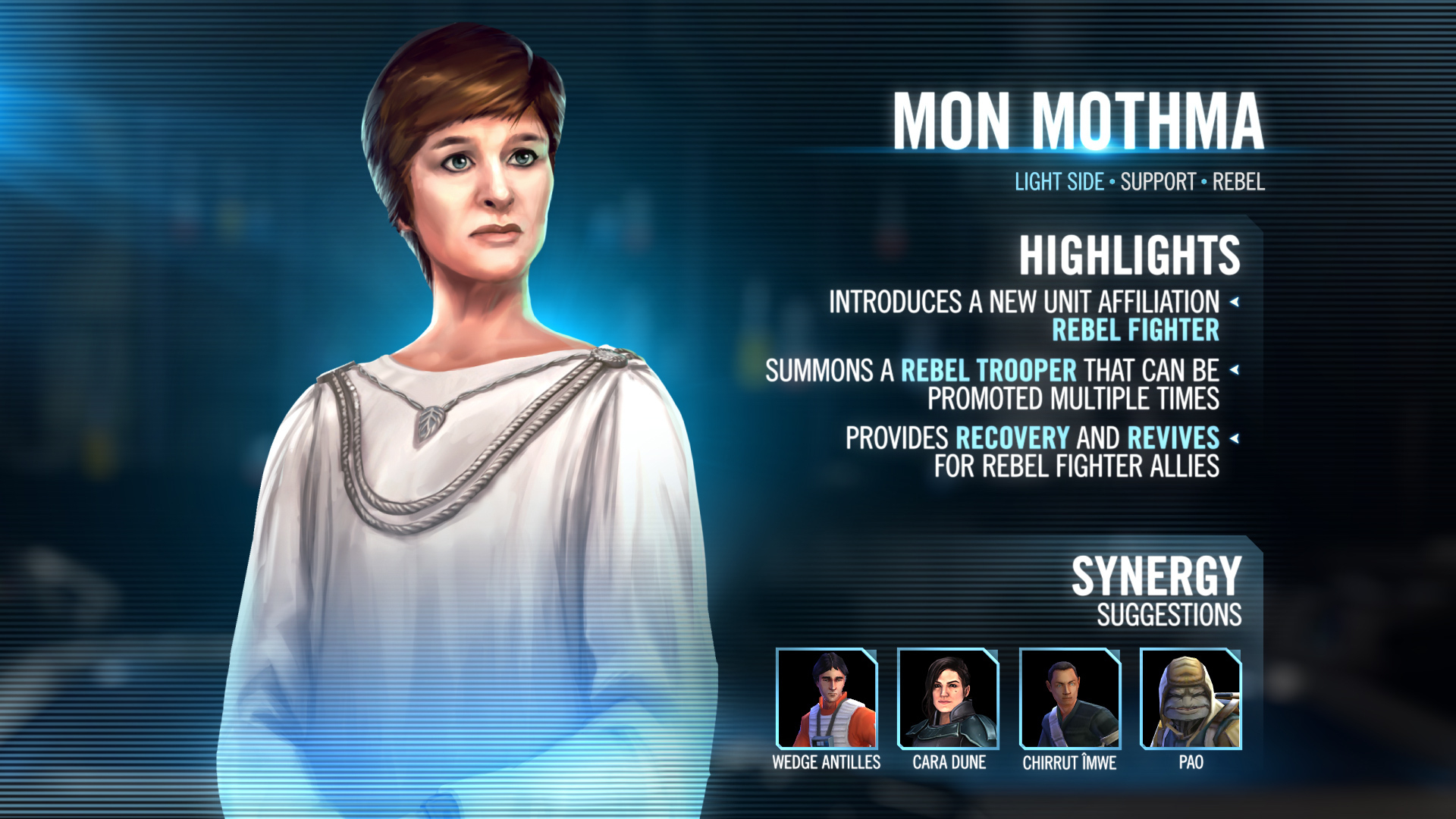Pick the Pao character portrait
Viewport: 1456px width, 819px height.
[1191, 698]
